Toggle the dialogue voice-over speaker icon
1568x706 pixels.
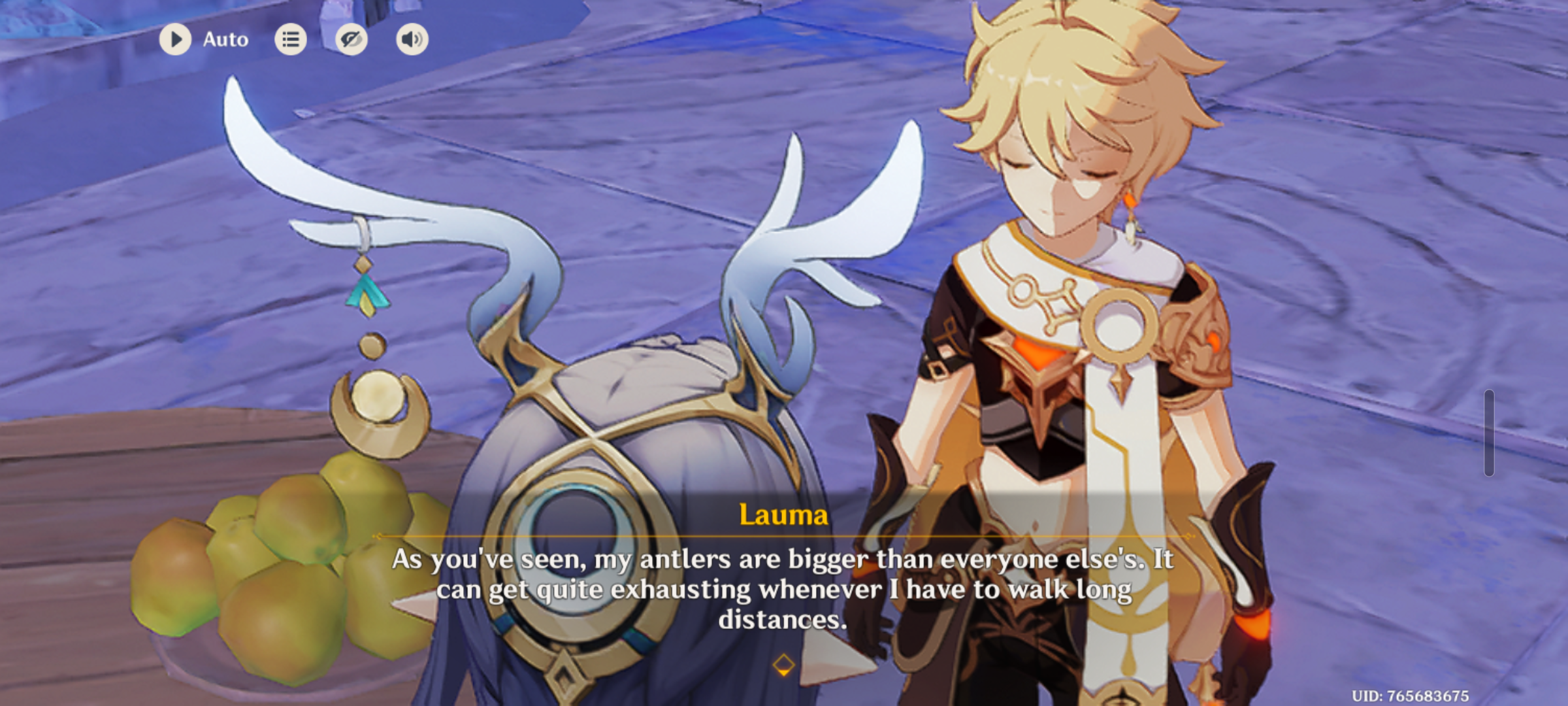tap(412, 40)
